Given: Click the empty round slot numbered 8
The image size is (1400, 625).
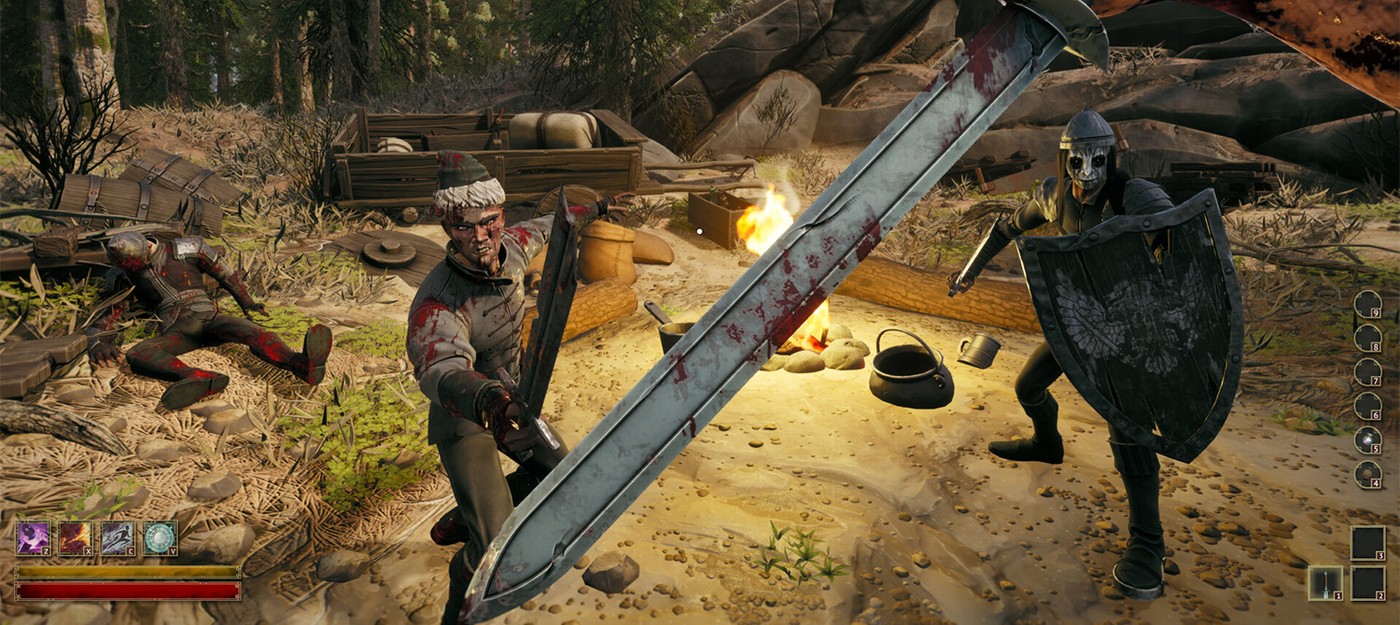Looking at the screenshot, I should click(1367, 337).
